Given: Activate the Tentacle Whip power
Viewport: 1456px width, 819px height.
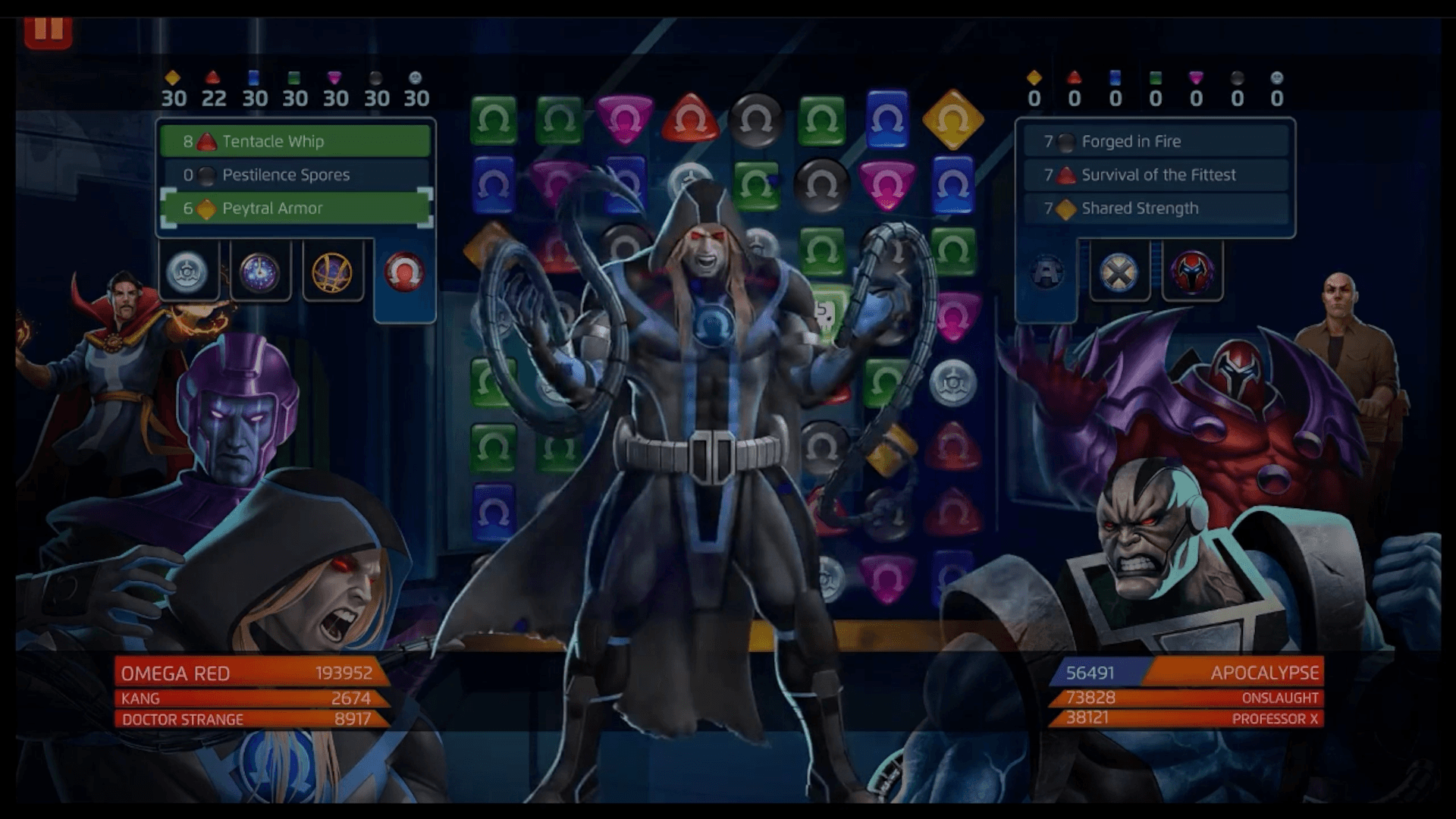Looking at the screenshot, I should [294, 141].
